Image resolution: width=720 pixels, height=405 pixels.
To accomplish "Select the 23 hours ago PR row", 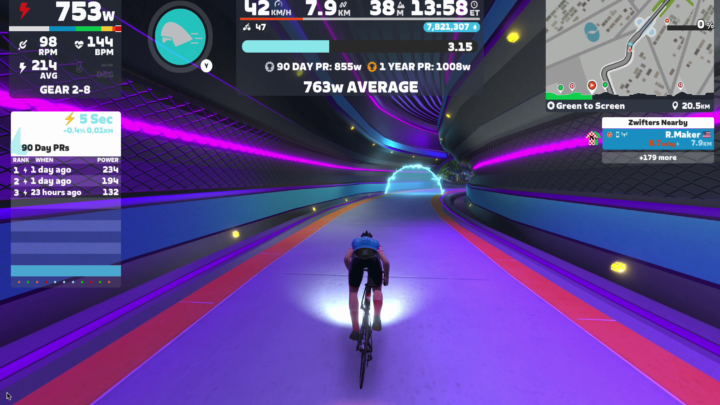I will pyautogui.click(x=65, y=192).
